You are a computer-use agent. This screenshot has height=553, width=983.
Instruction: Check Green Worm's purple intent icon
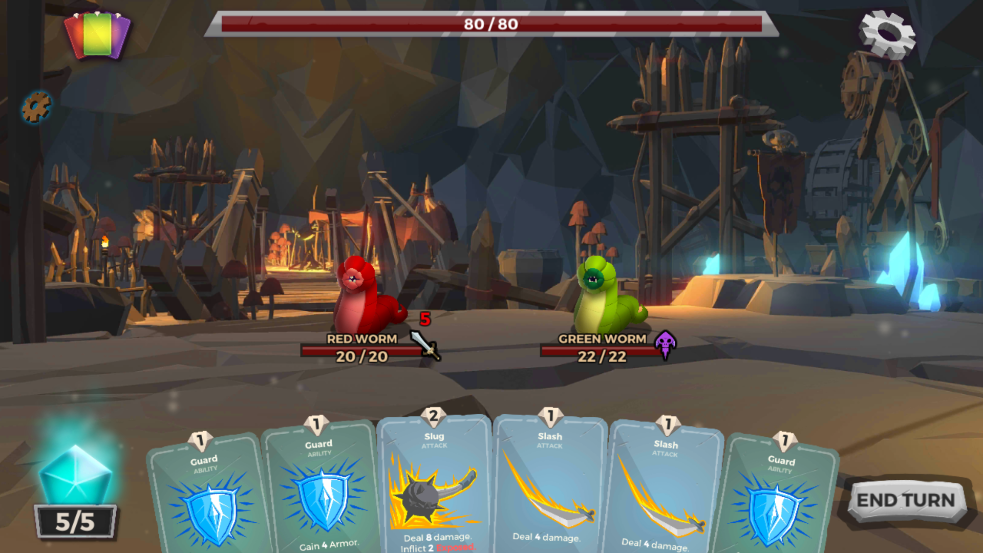point(665,345)
